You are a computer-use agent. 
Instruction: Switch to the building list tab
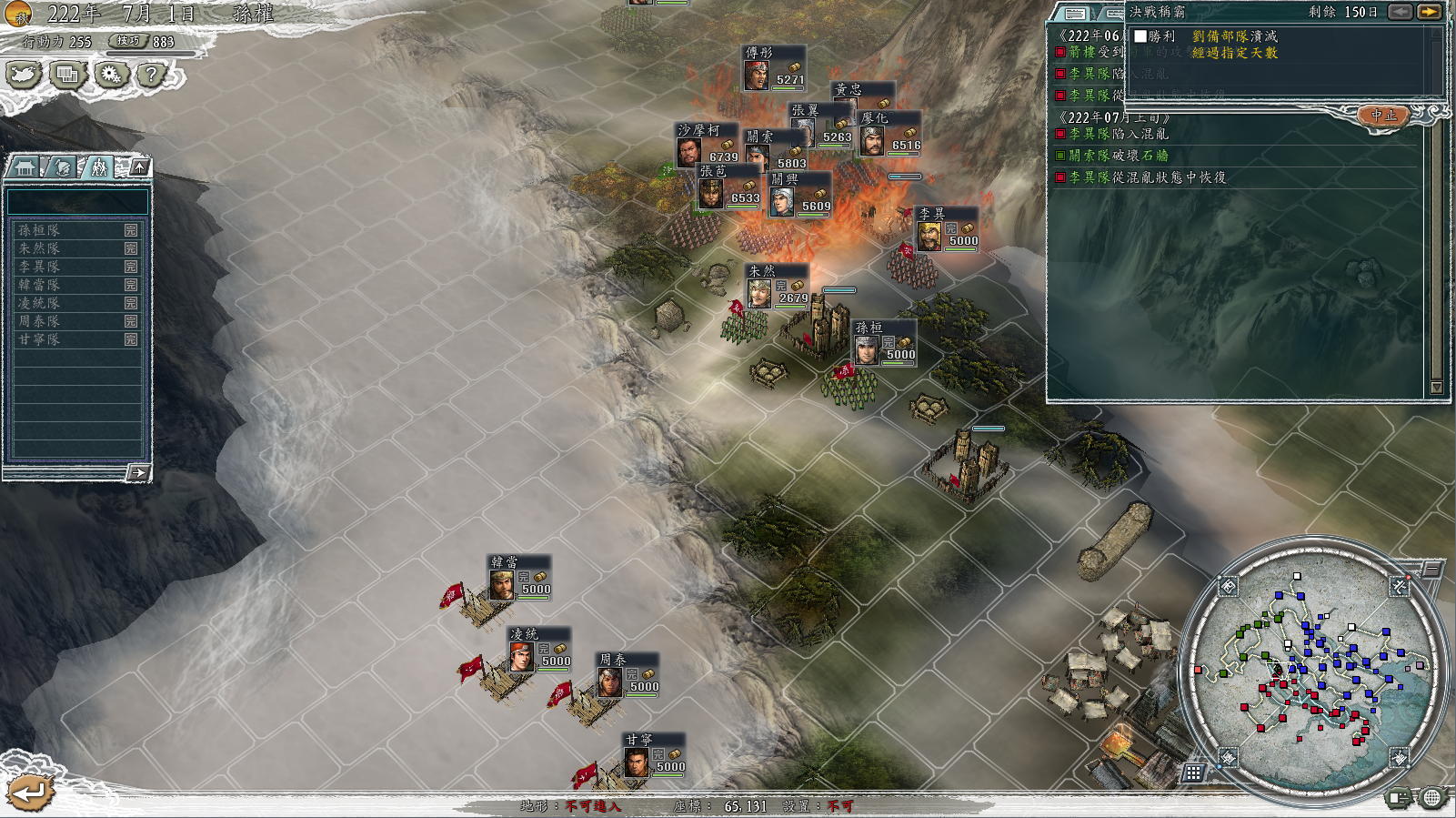(x=25, y=167)
